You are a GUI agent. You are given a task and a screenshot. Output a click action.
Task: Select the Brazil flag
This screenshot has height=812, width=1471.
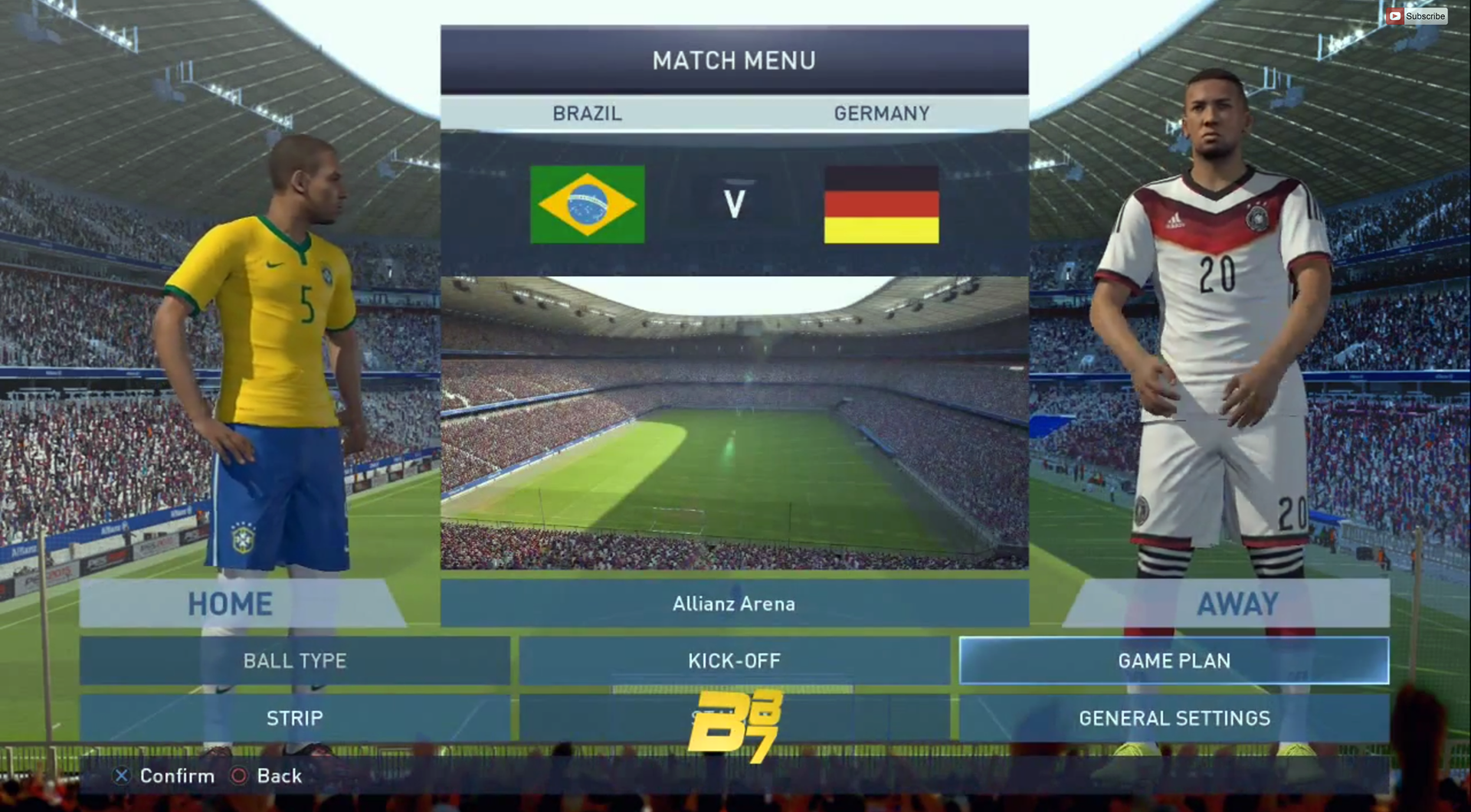[x=588, y=205]
